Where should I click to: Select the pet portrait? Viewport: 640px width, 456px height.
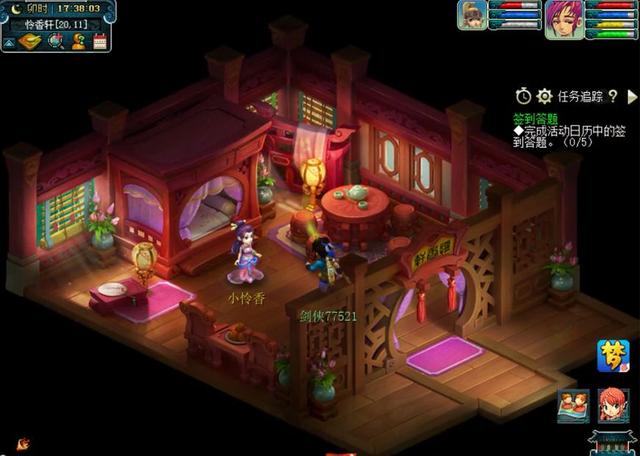472,15
